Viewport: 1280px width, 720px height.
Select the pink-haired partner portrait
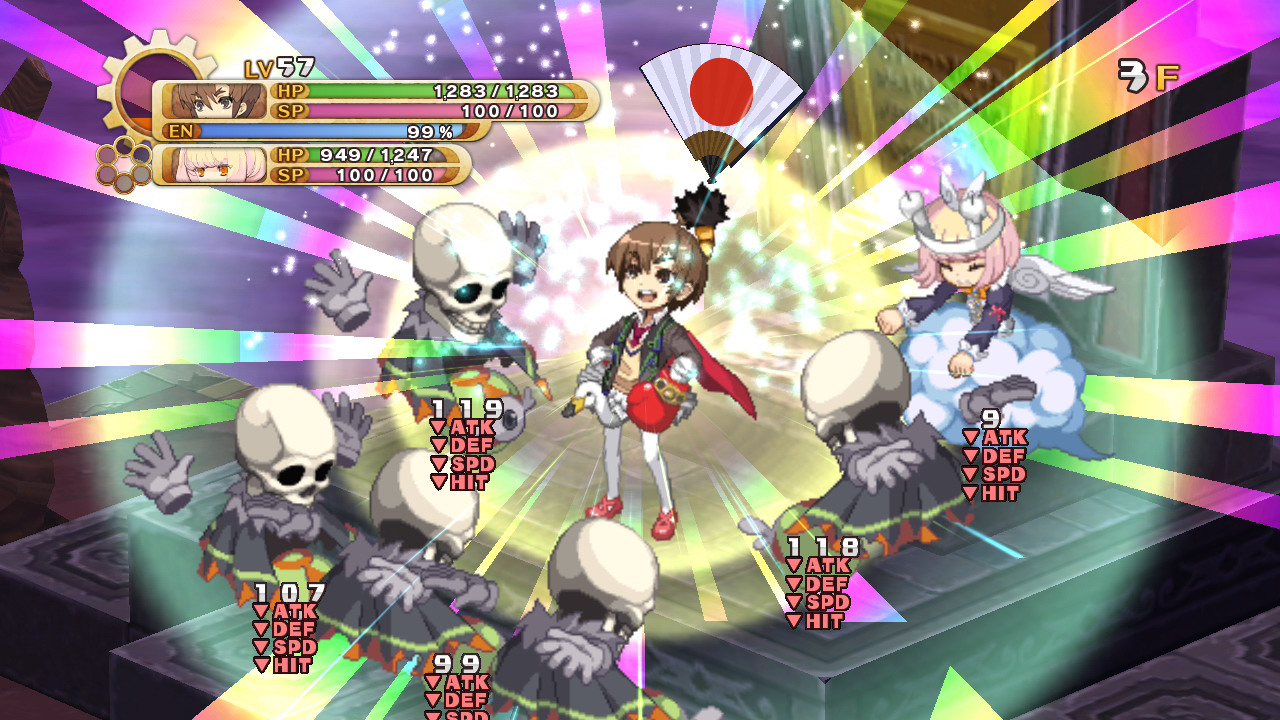(214, 165)
